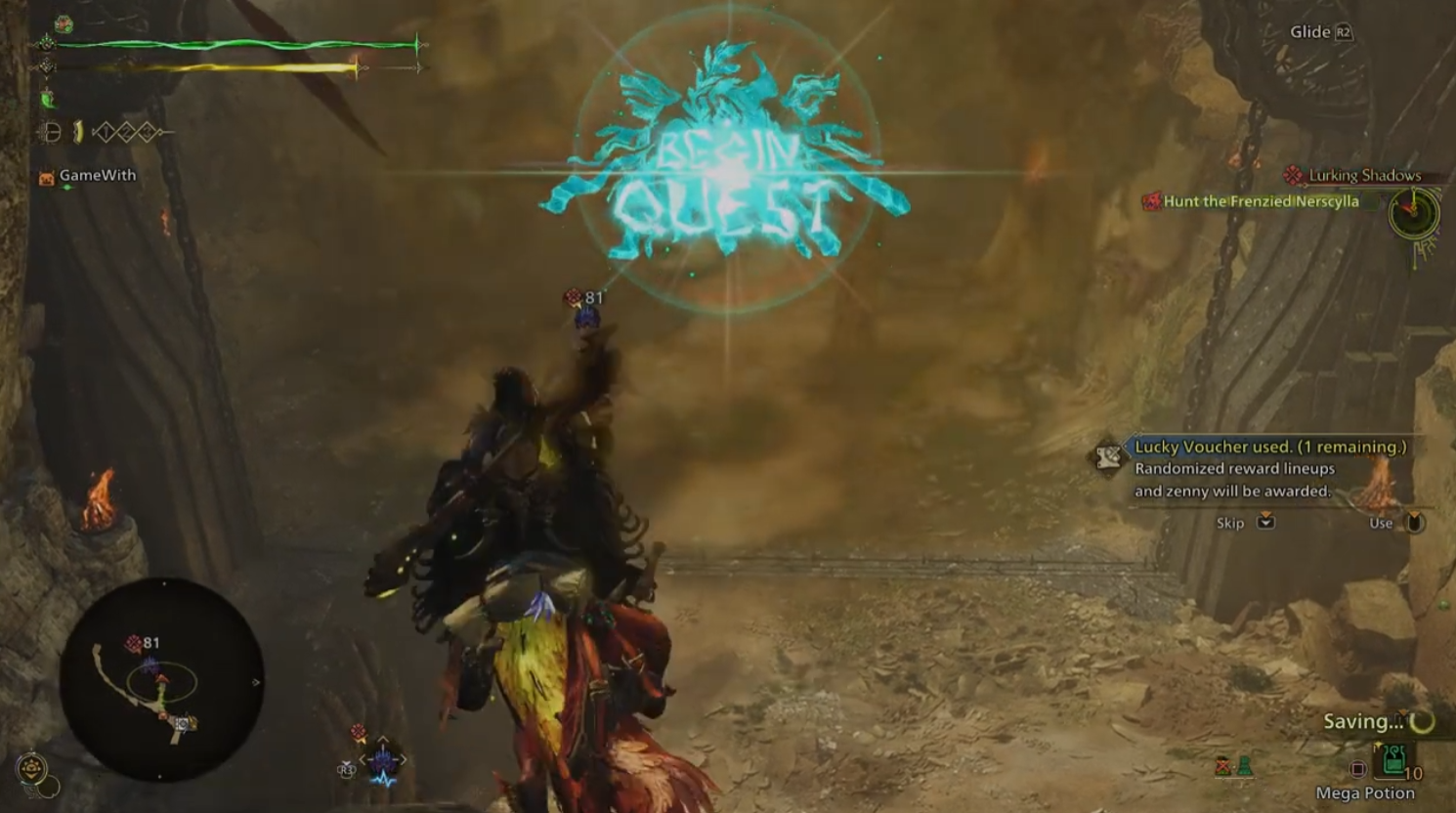The width and height of the screenshot is (1456, 813).
Task: Click the orange Palico icon next to GameWith
Action: [46, 177]
